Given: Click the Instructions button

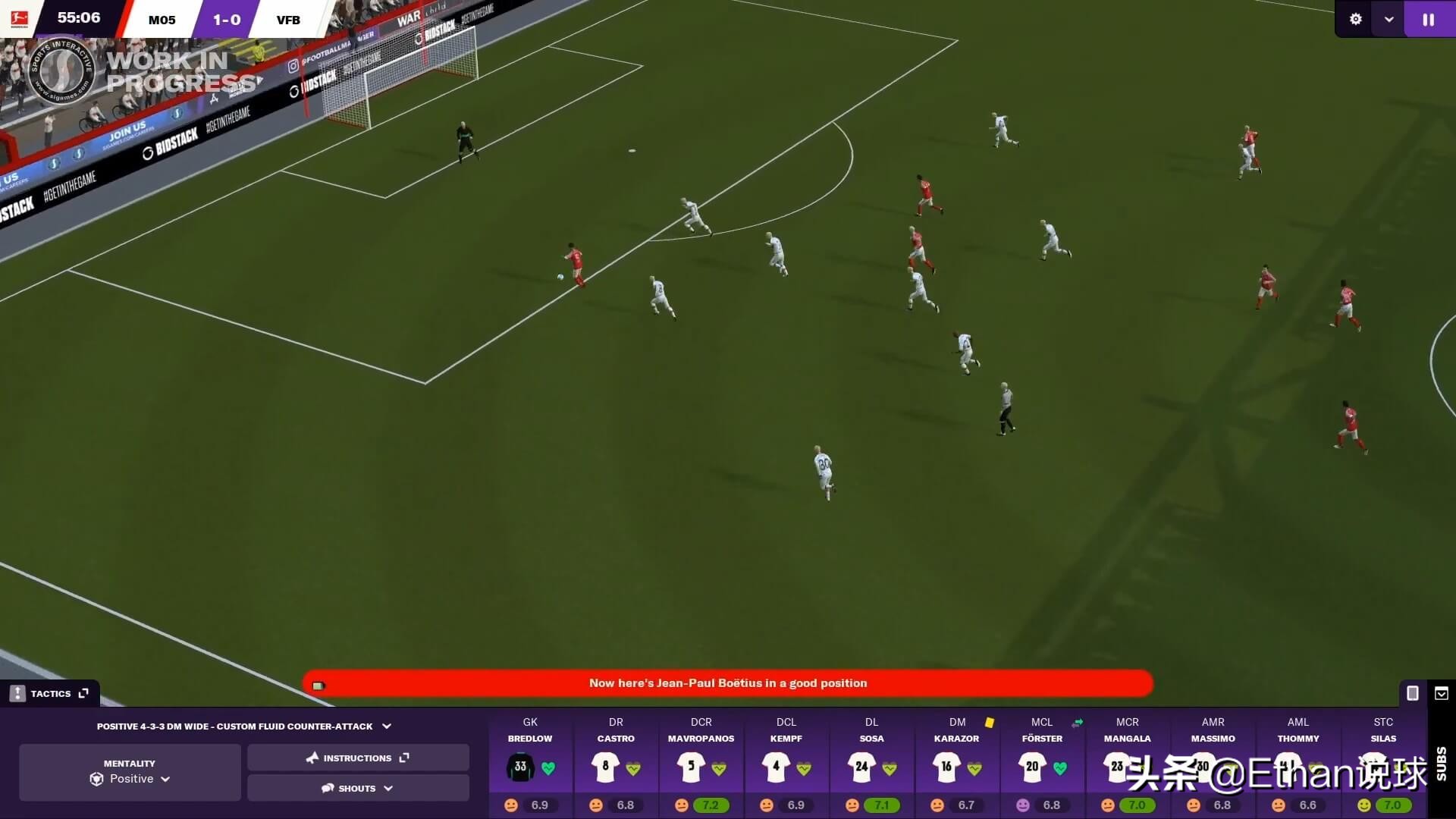Looking at the screenshot, I should 357,758.
